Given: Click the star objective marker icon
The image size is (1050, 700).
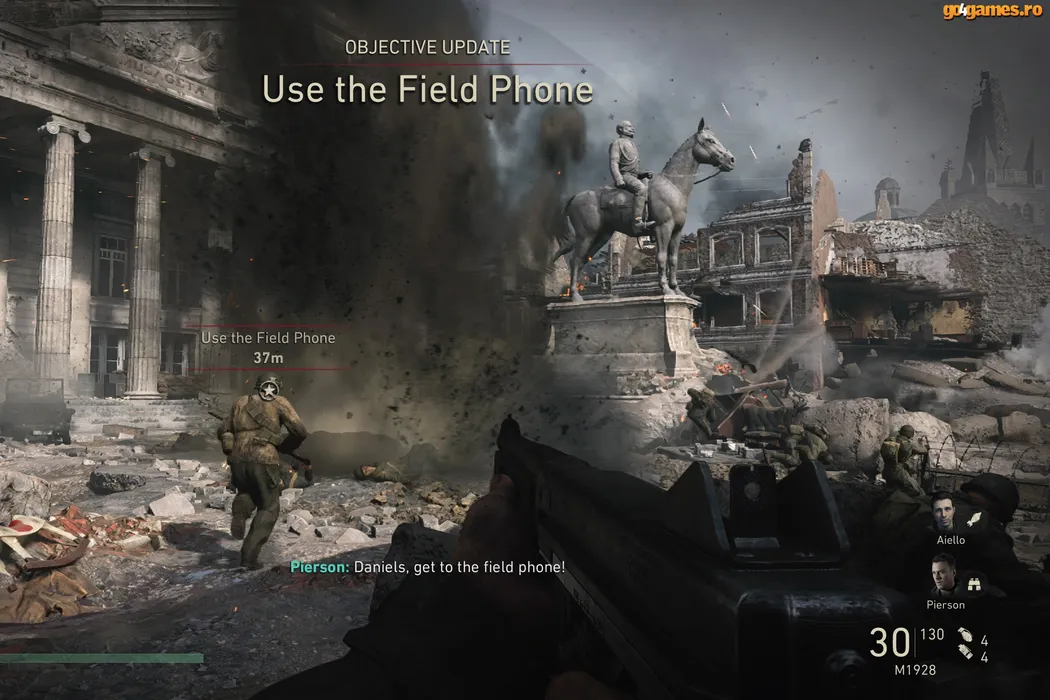Looking at the screenshot, I should (x=267, y=387).
